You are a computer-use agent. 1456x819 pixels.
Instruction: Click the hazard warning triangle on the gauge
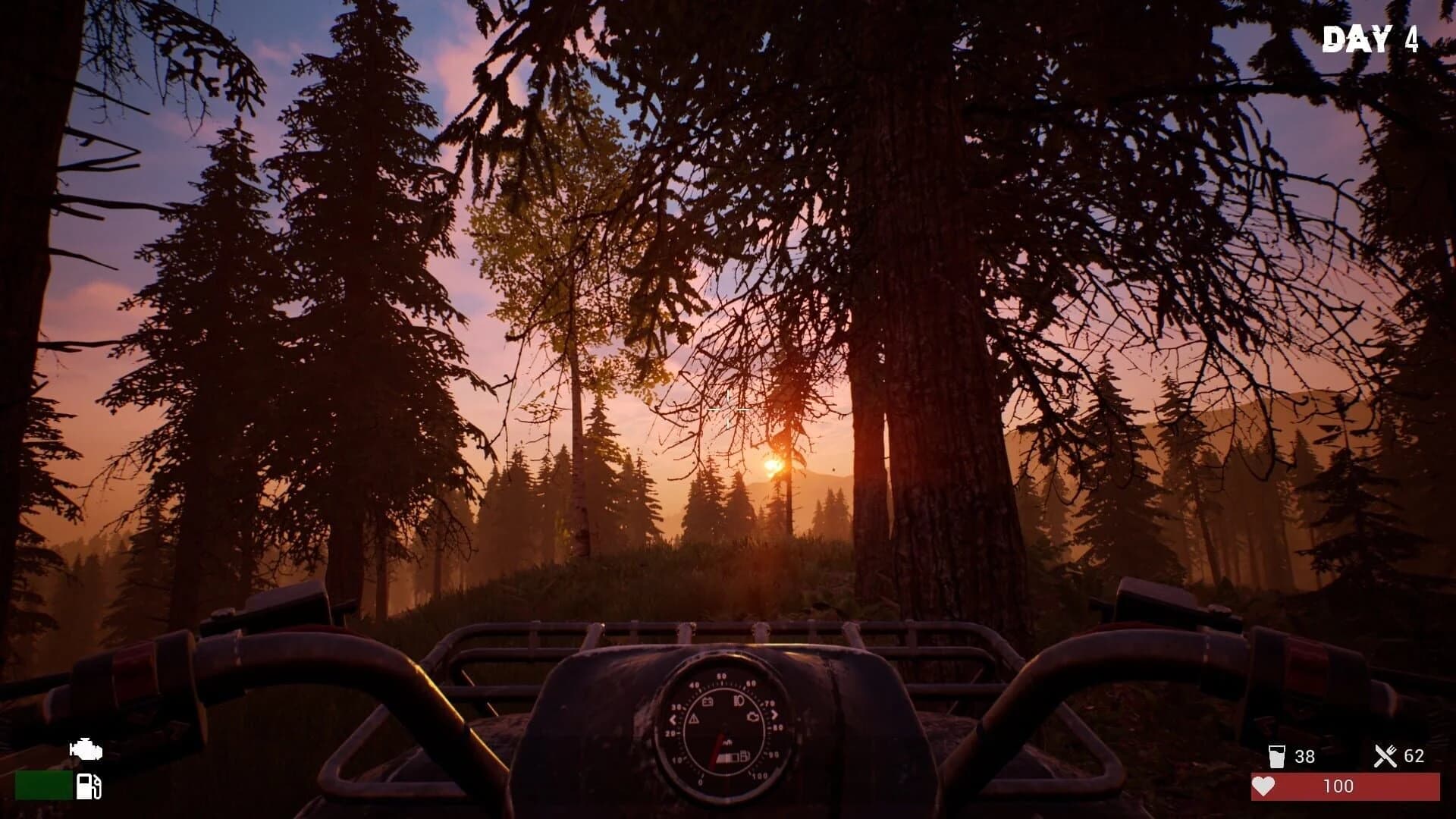point(695,718)
